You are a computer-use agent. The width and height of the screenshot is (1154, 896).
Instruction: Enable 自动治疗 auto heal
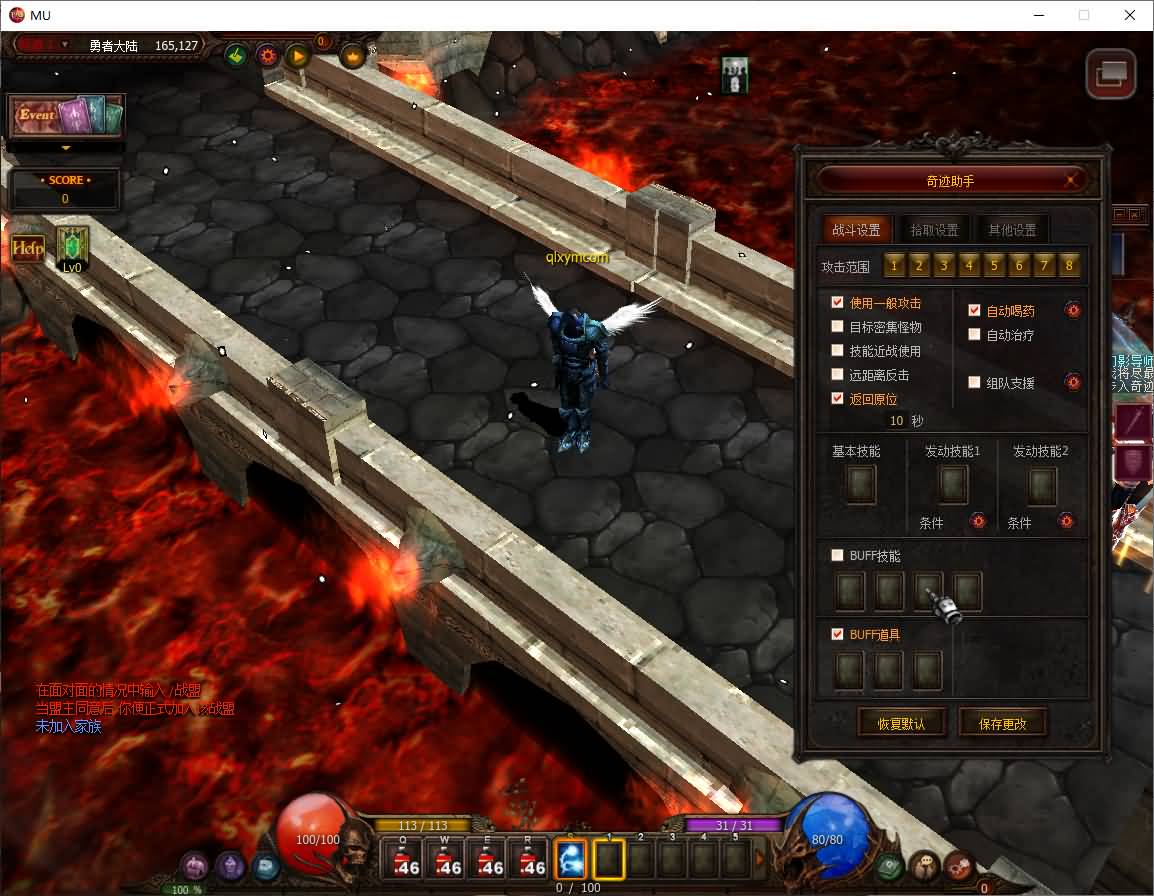point(975,334)
